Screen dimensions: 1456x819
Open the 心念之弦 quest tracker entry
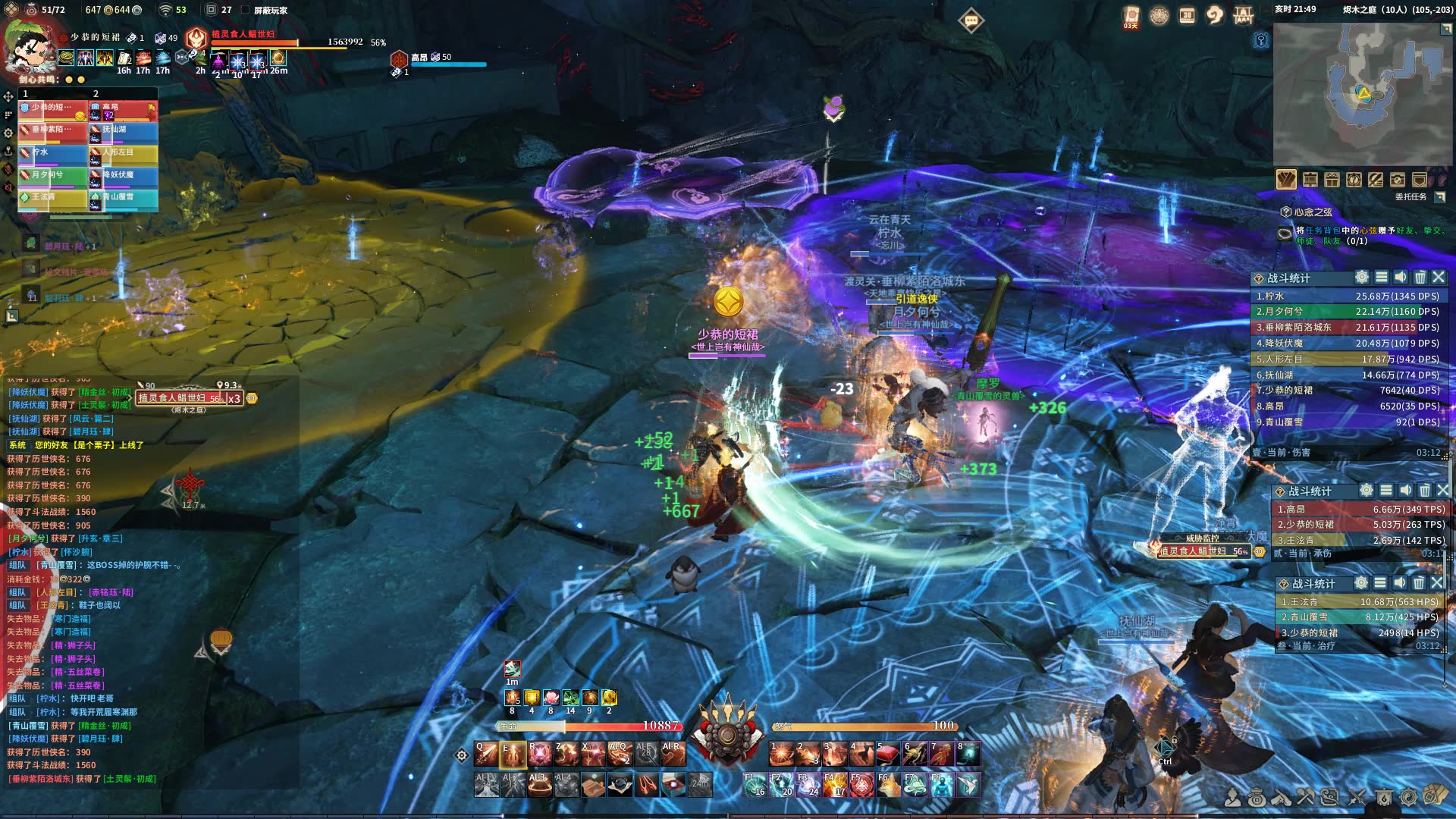[x=1313, y=212]
